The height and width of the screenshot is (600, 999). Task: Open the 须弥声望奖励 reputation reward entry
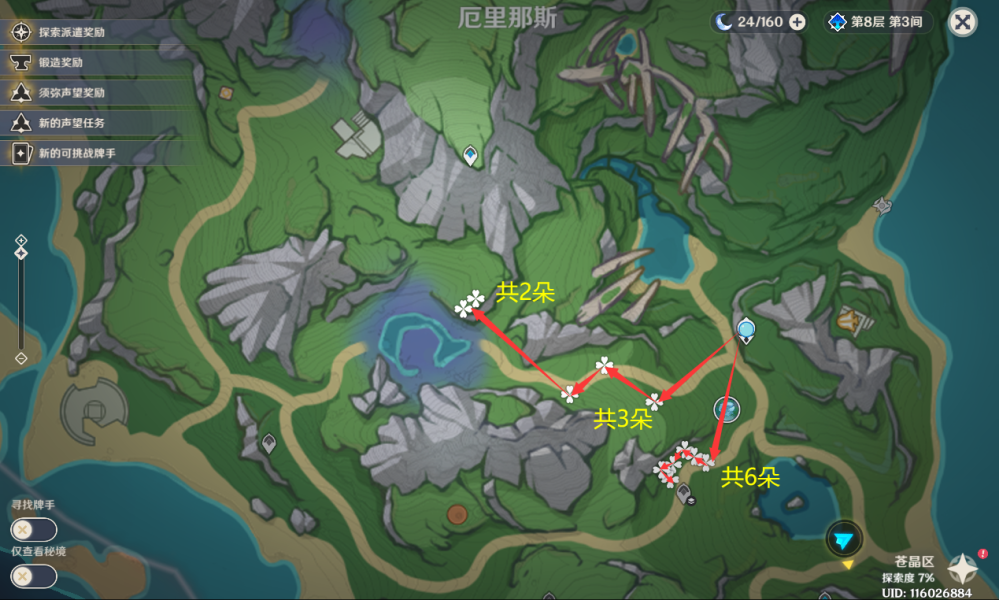click(x=70, y=92)
